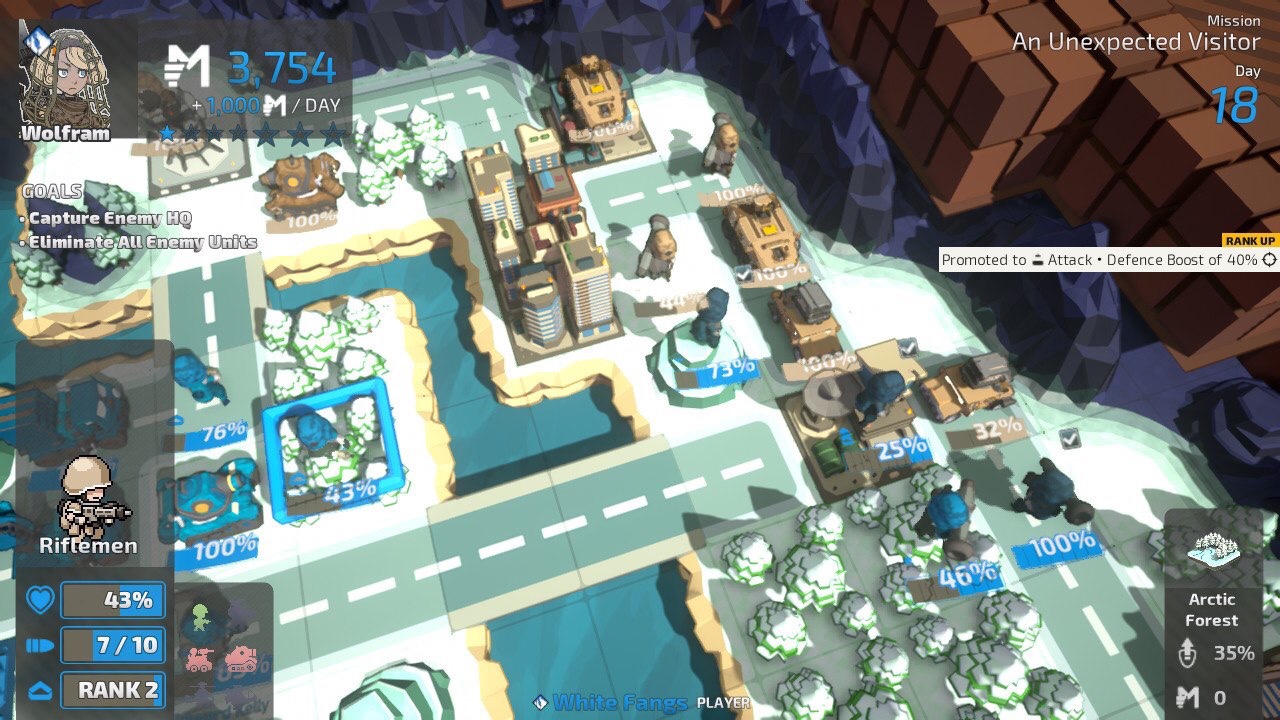Target the enemy infantry at 44% health

point(660,248)
